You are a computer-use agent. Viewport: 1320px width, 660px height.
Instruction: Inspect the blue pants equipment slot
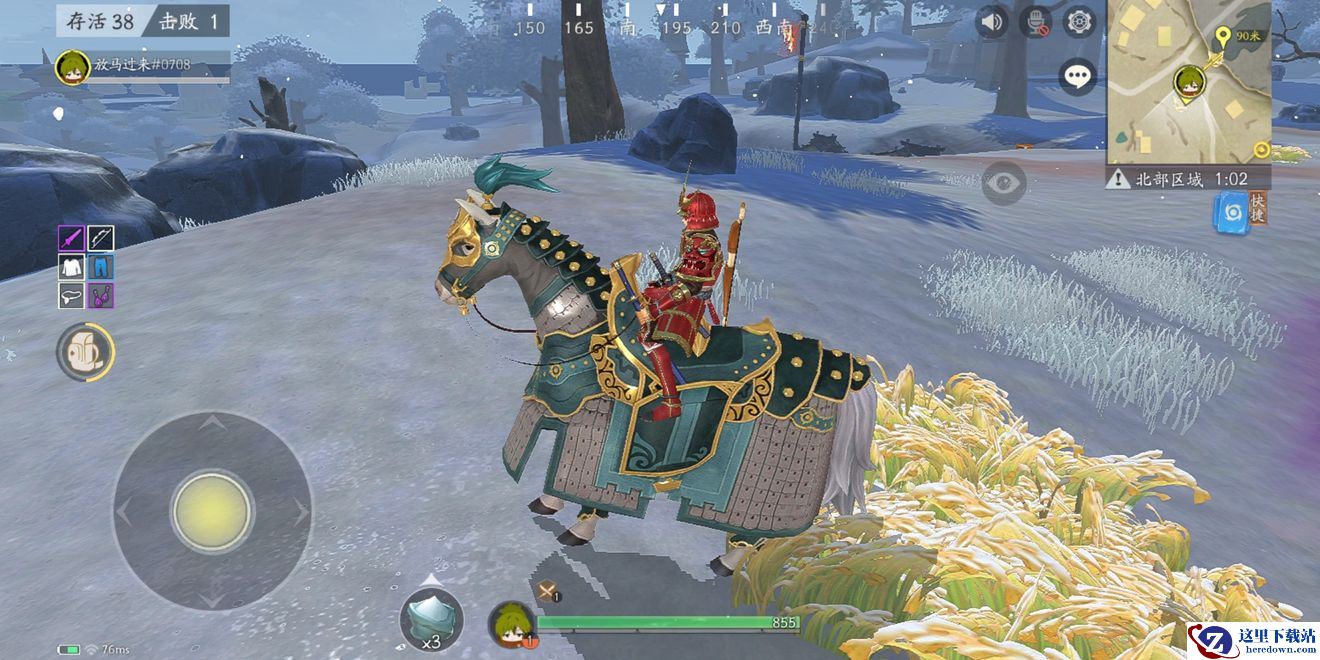point(100,267)
